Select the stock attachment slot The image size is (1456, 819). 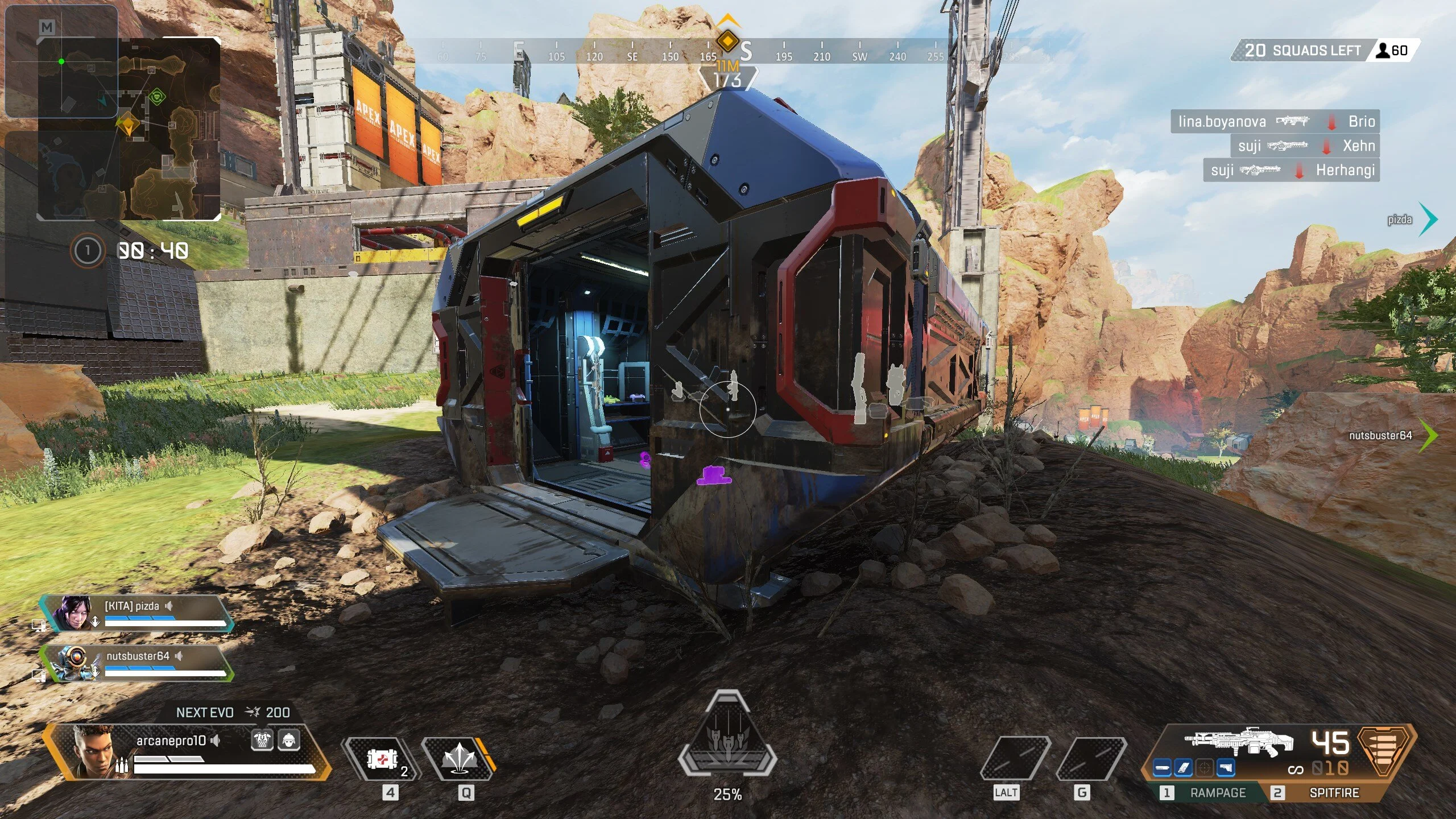point(1226,768)
